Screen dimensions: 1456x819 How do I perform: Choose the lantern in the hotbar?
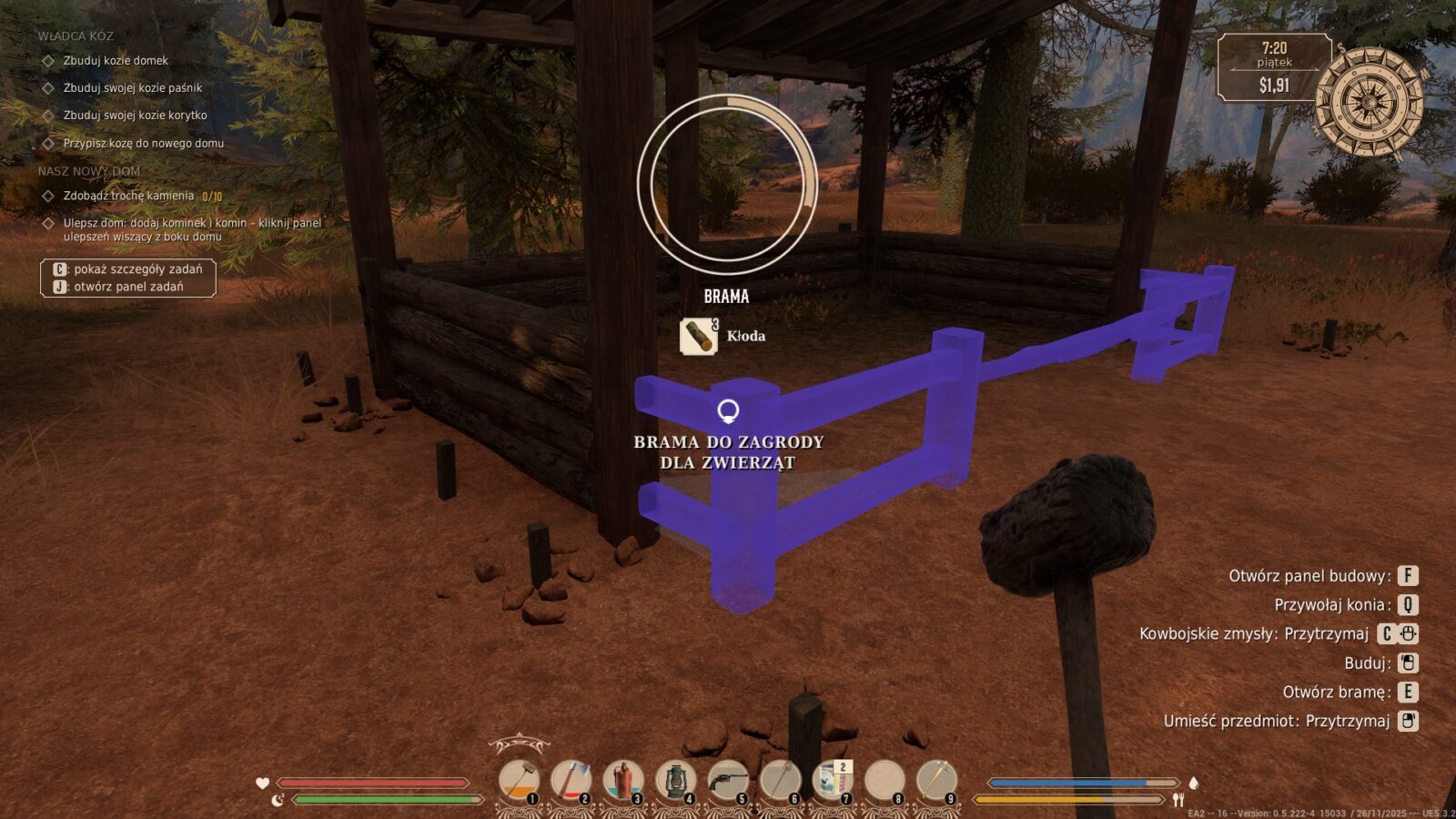[x=675, y=781]
